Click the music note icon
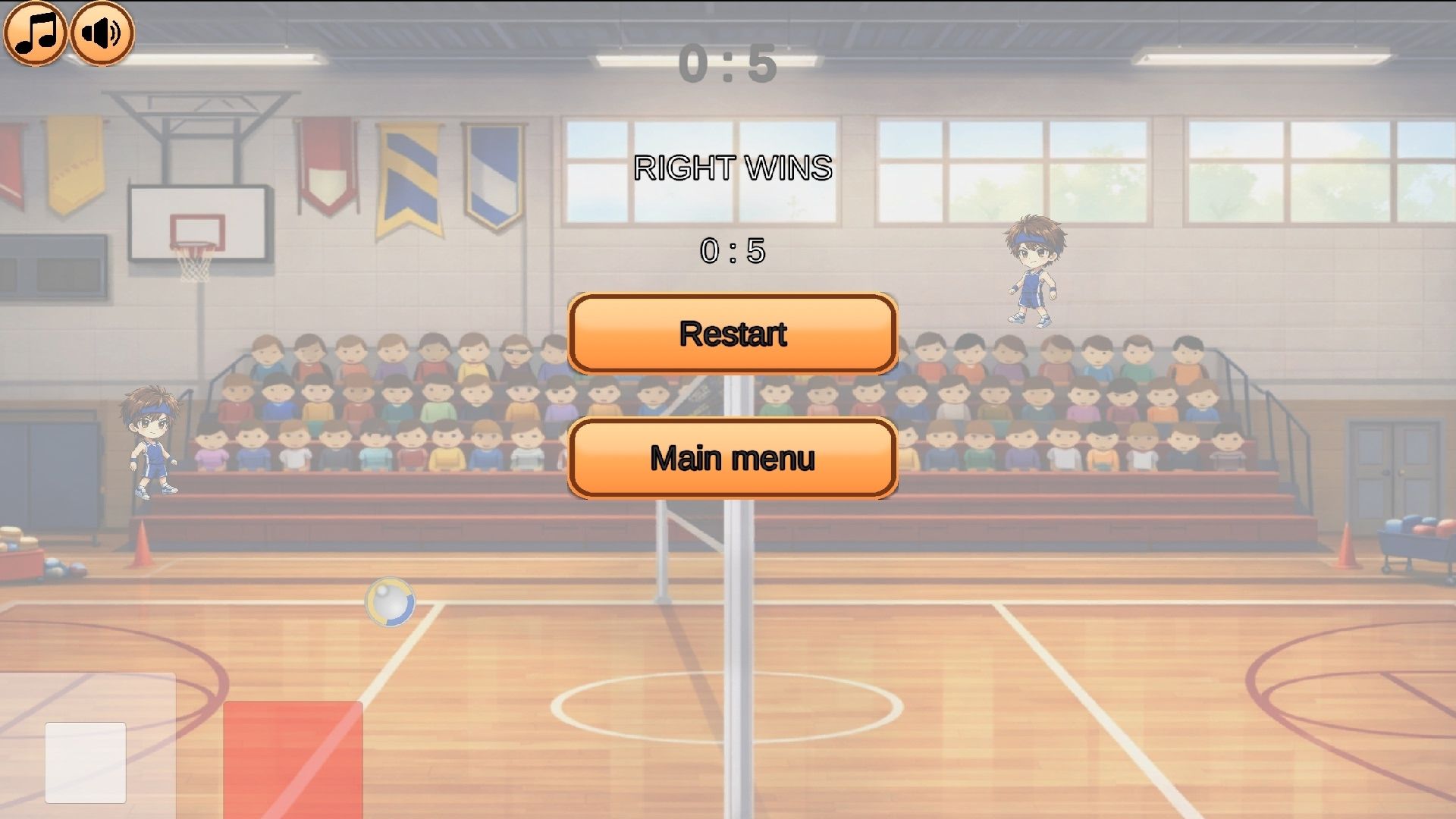Image resolution: width=1456 pixels, height=819 pixels. point(36,32)
